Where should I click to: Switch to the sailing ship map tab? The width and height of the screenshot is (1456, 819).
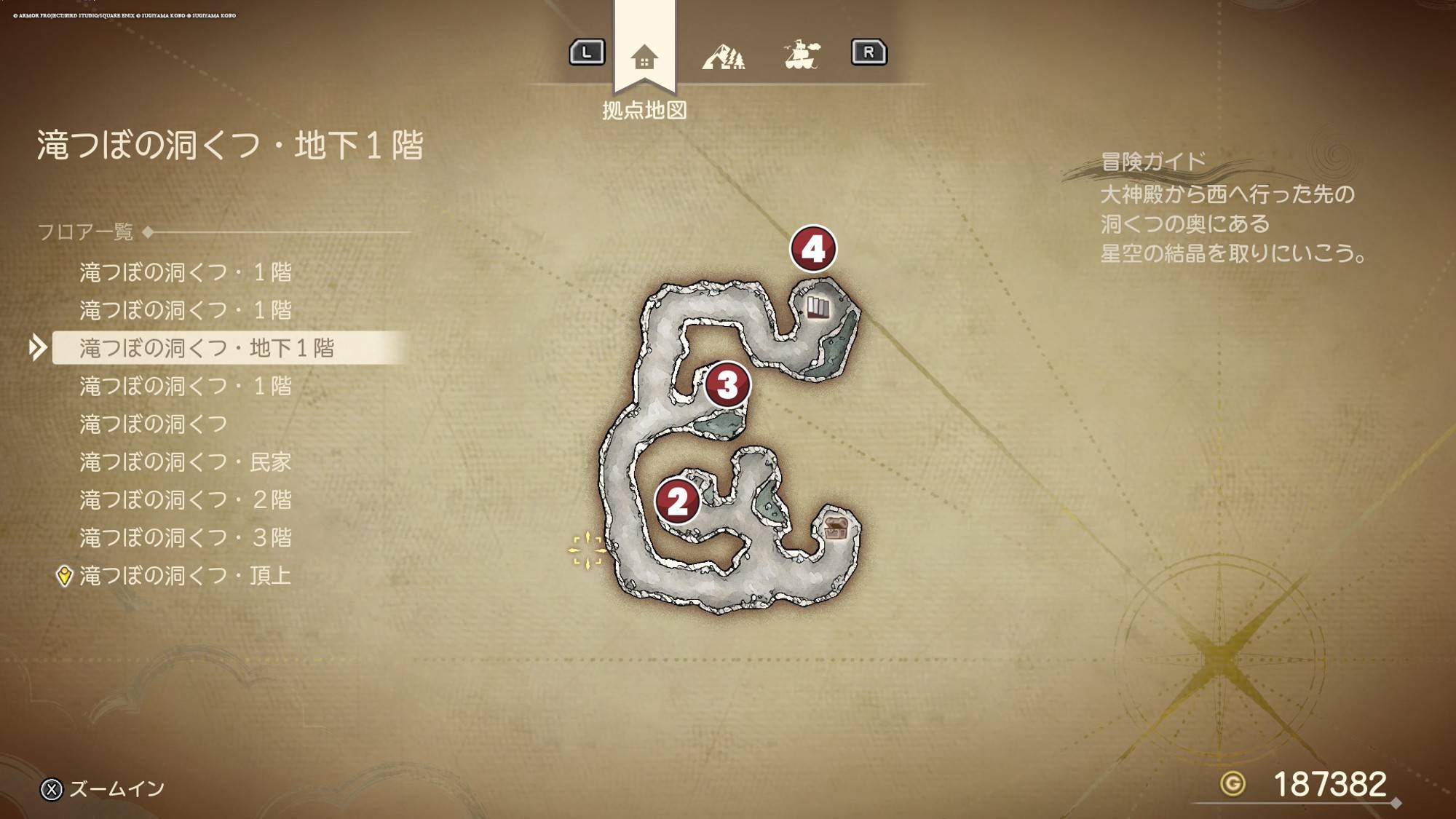(x=802, y=55)
